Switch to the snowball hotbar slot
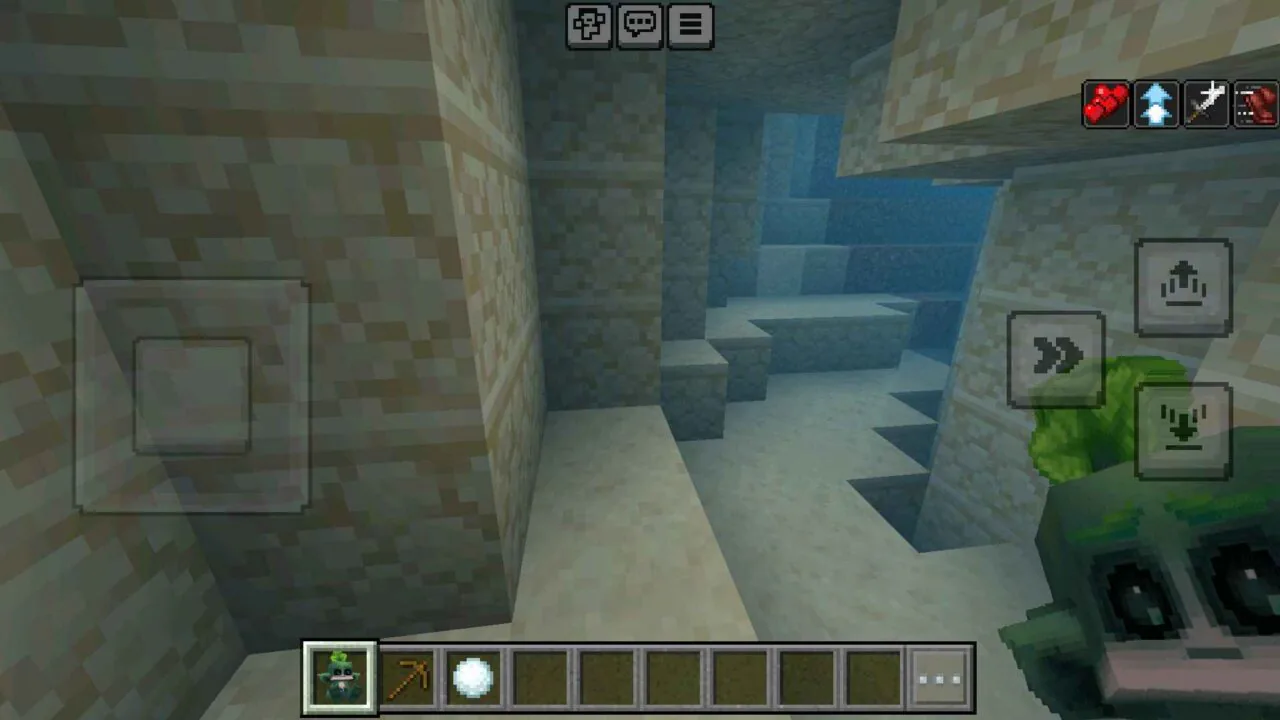 pos(472,678)
